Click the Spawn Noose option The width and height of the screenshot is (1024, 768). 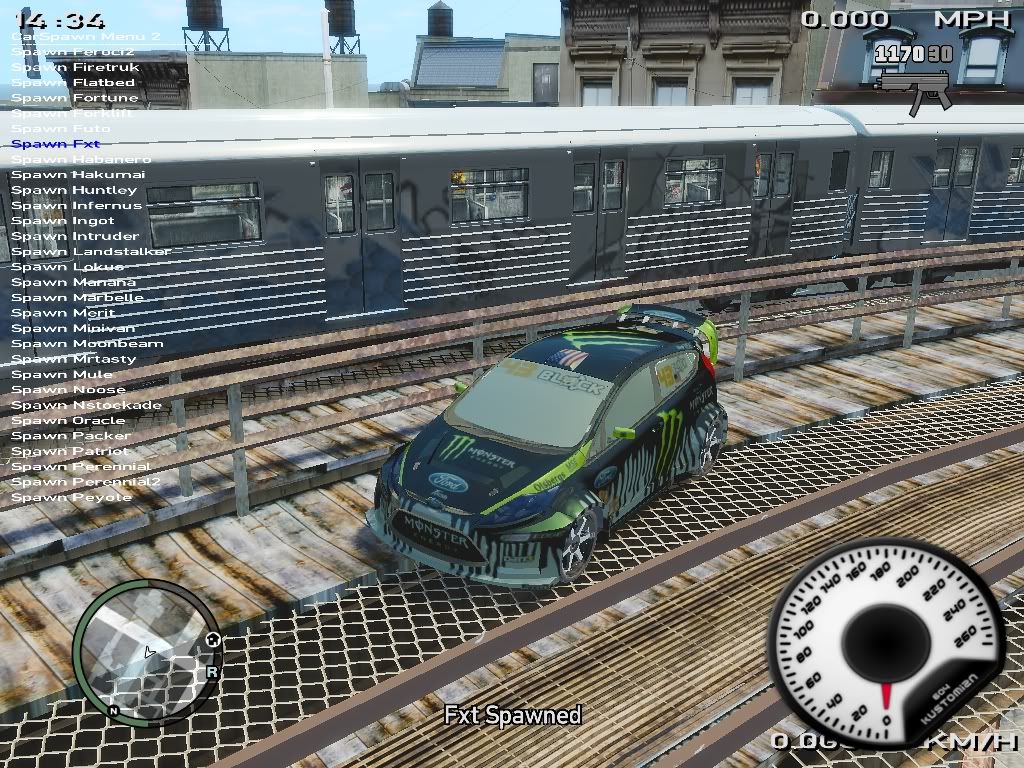[69, 390]
